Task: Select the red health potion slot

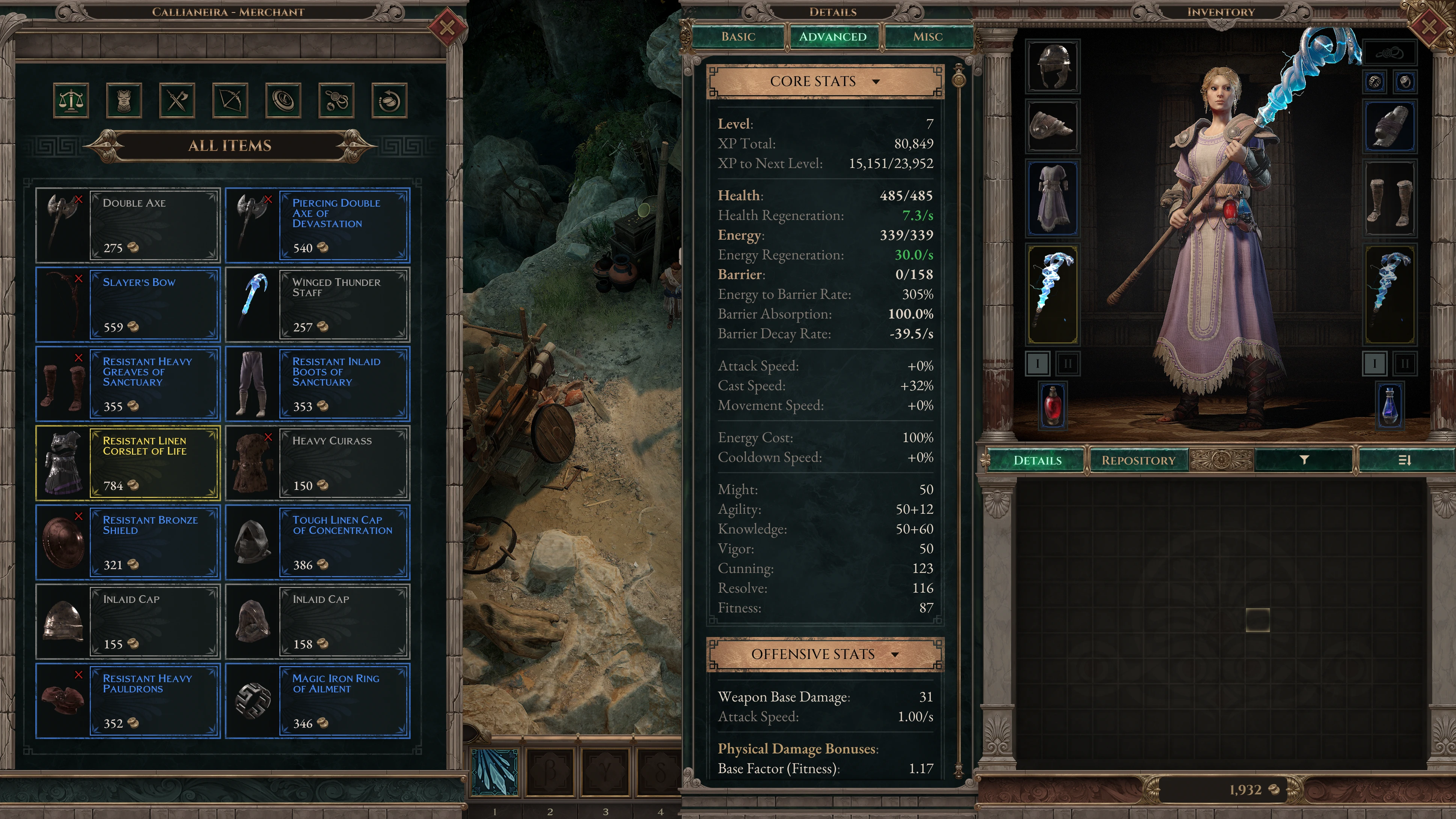Action: click(x=1052, y=405)
